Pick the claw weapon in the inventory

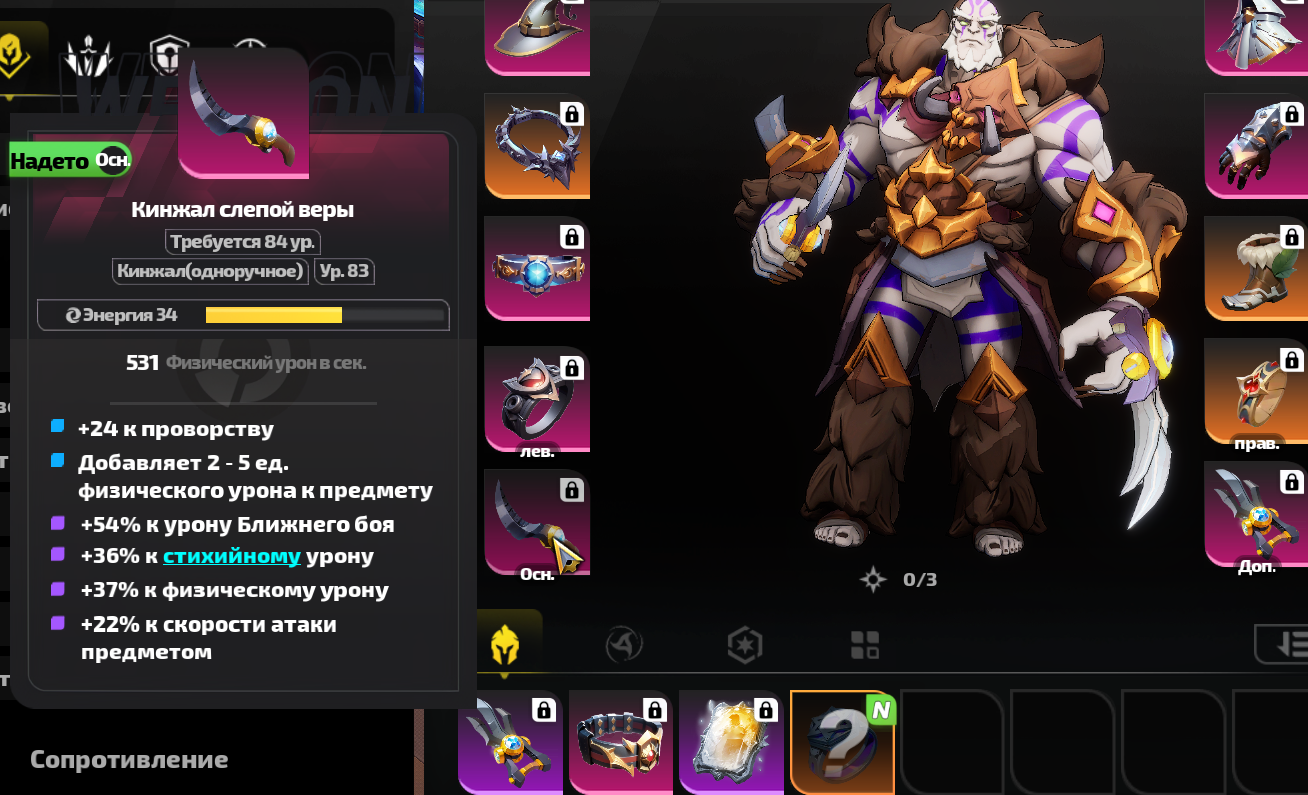point(510,742)
